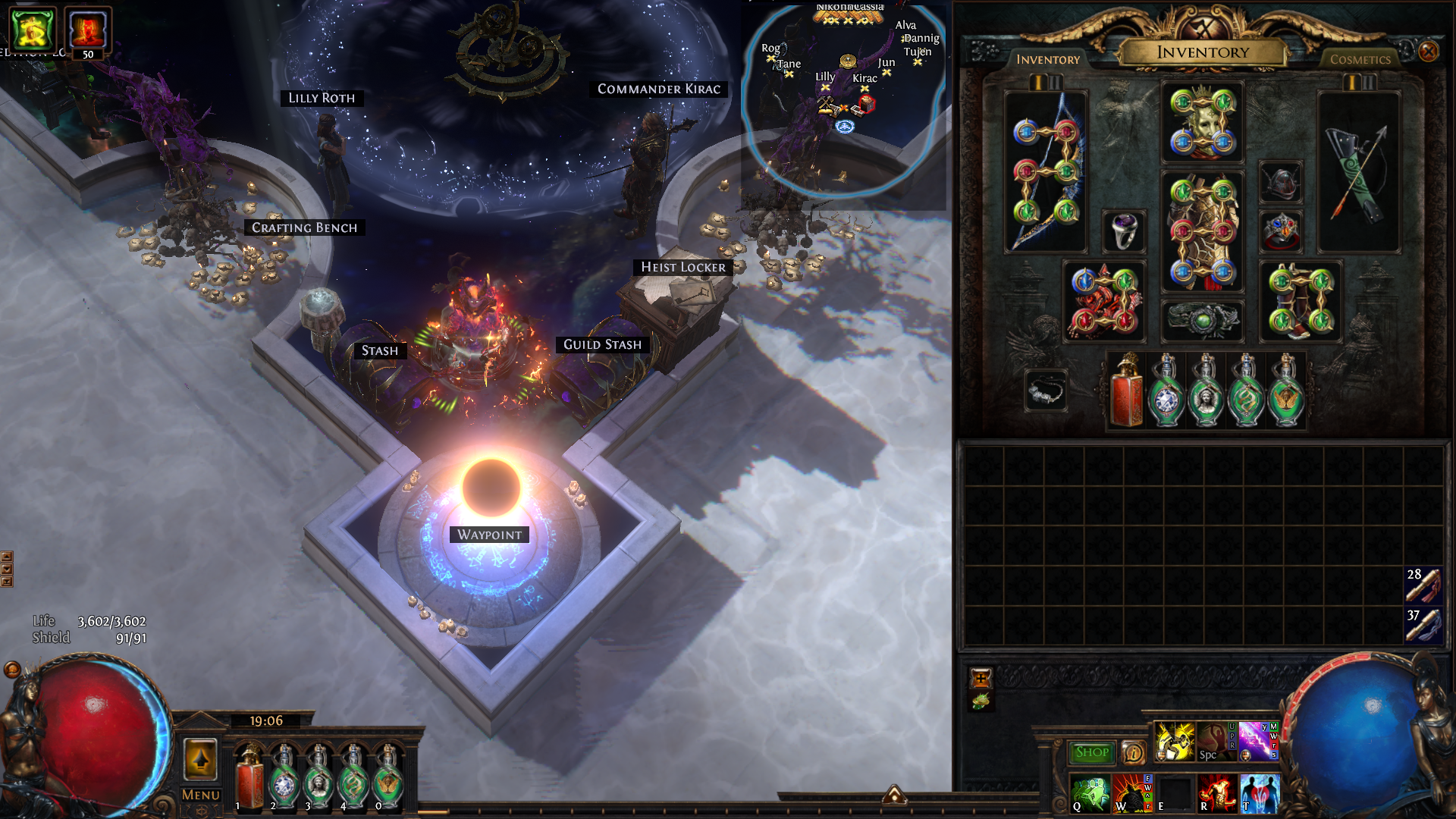The image size is (1456, 819).
Task: Select the purple gem ring slot
Action: [x=1123, y=231]
